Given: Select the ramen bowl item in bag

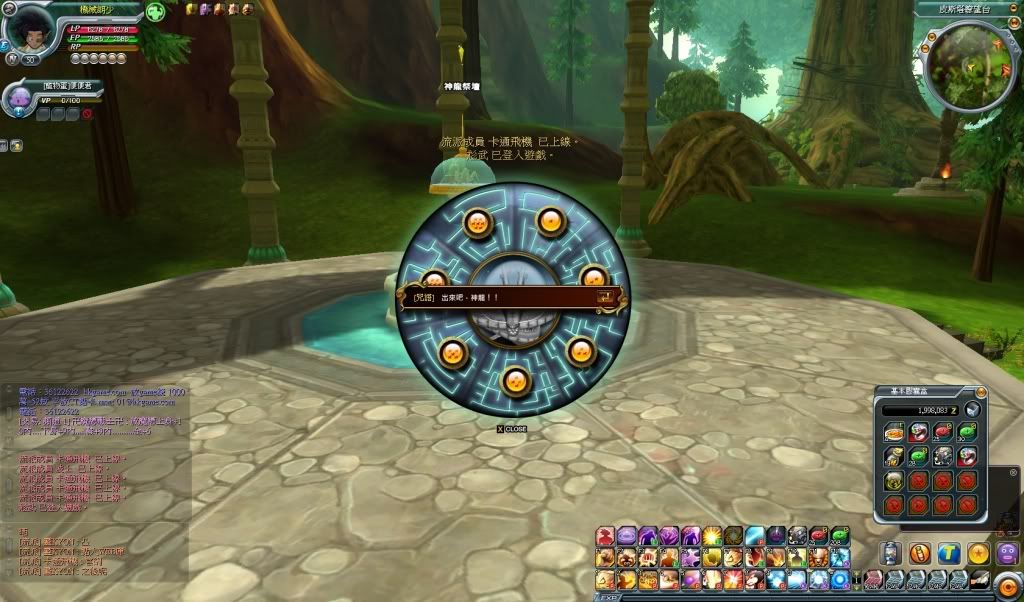Looking at the screenshot, I should click(x=893, y=432).
